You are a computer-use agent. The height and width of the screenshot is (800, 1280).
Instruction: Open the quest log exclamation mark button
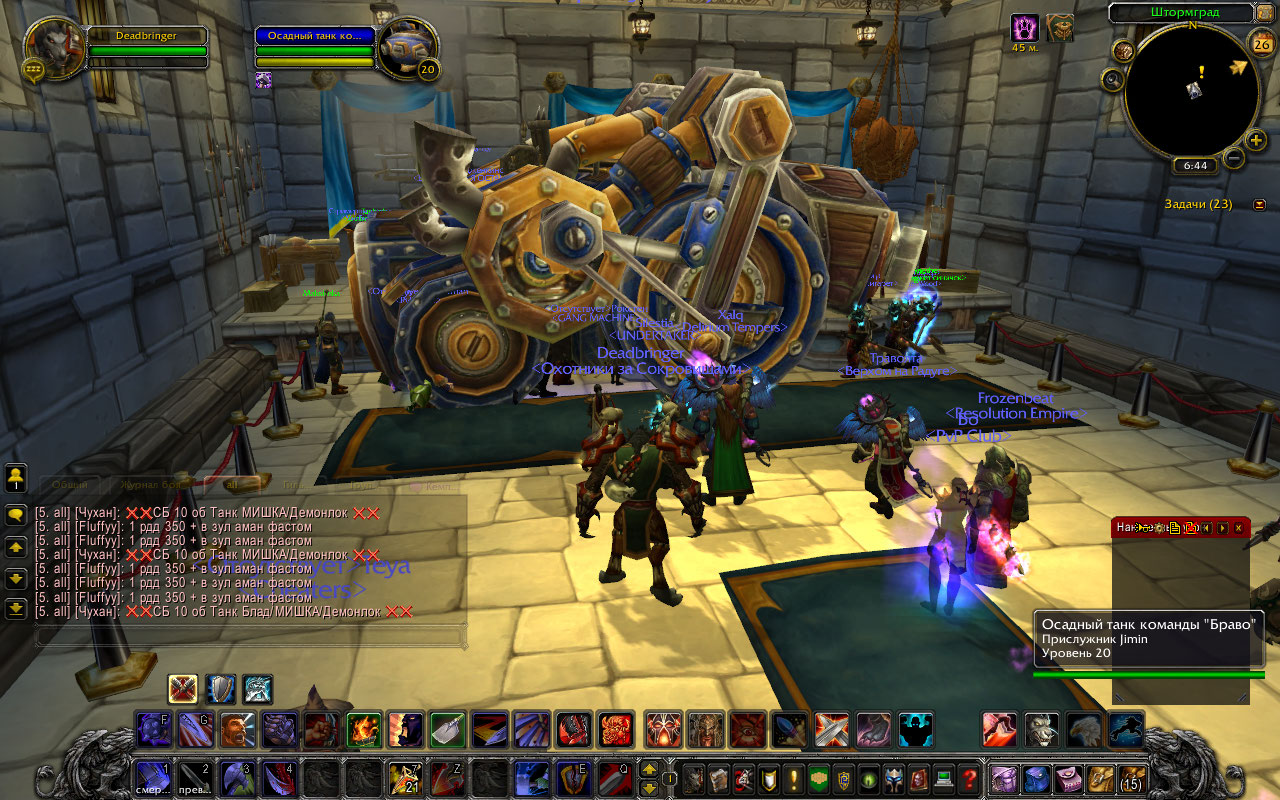click(x=795, y=777)
